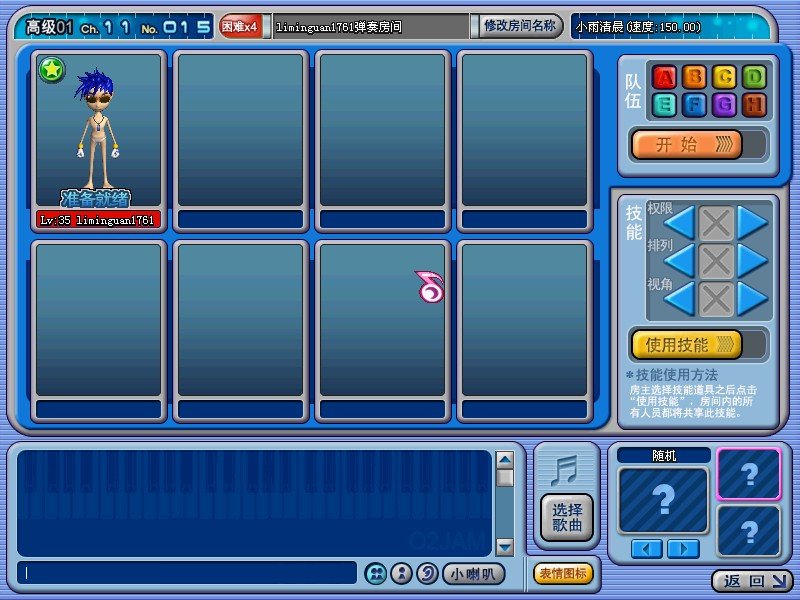
Task: Focus the chat text input field
Action: click(x=187, y=573)
